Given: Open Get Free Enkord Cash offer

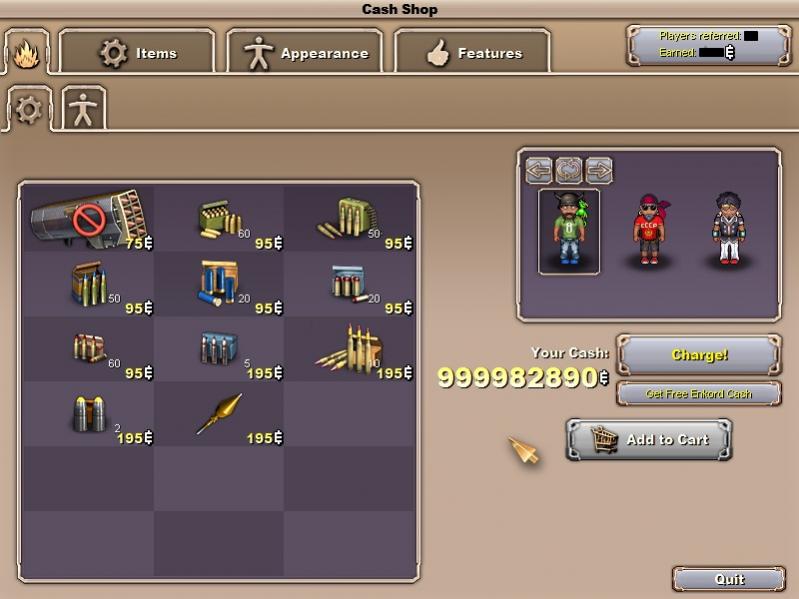Looking at the screenshot, I should coord(699,393).
